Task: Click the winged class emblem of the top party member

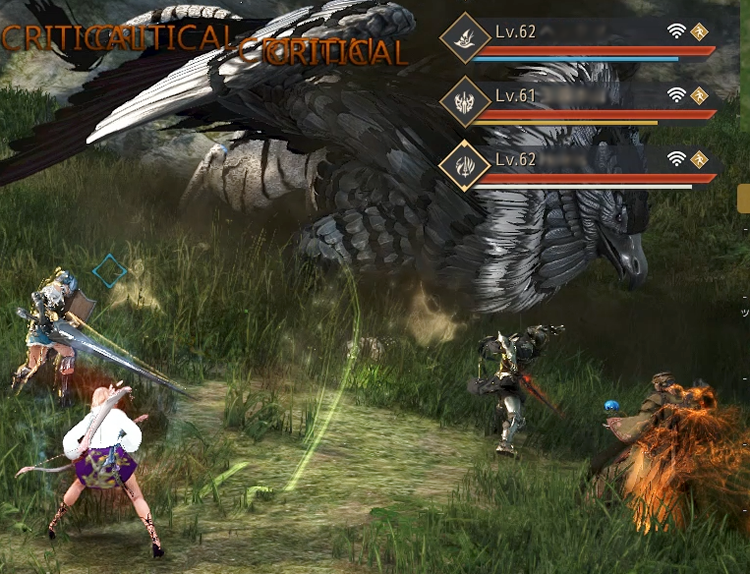Action: (x=464, y=38)
